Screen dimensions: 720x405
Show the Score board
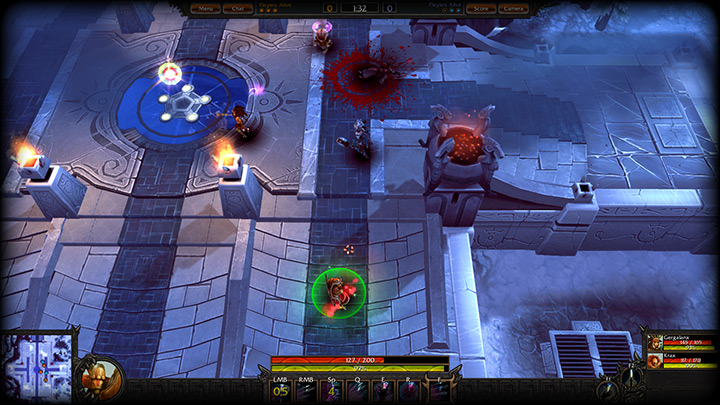point(480,8)
